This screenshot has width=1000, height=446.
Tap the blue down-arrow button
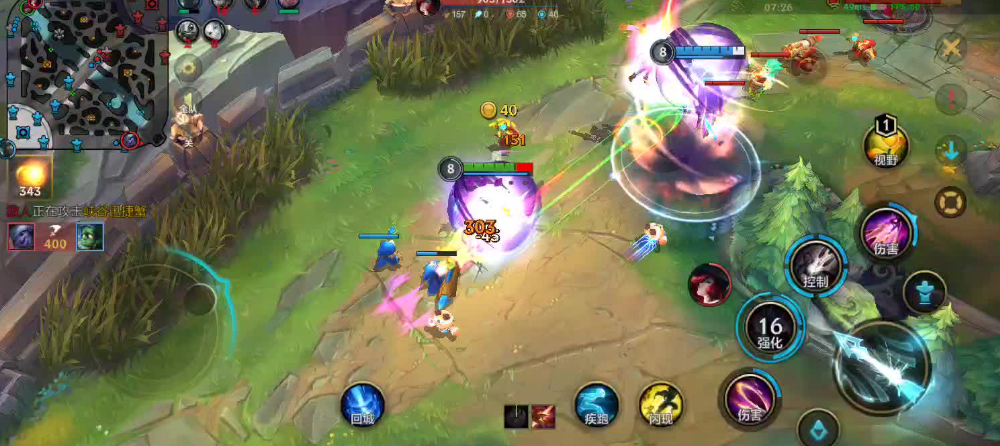(x=949, y=151)
